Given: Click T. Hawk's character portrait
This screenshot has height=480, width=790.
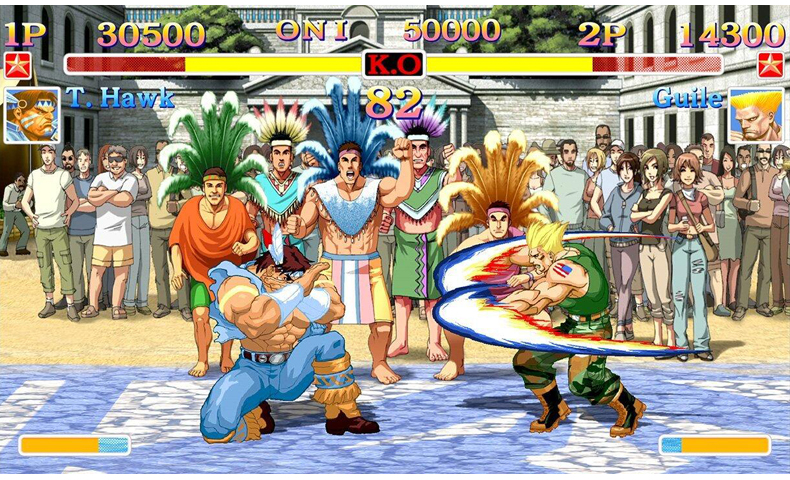Looking at the screenshot, I should [x=31, y=115].
